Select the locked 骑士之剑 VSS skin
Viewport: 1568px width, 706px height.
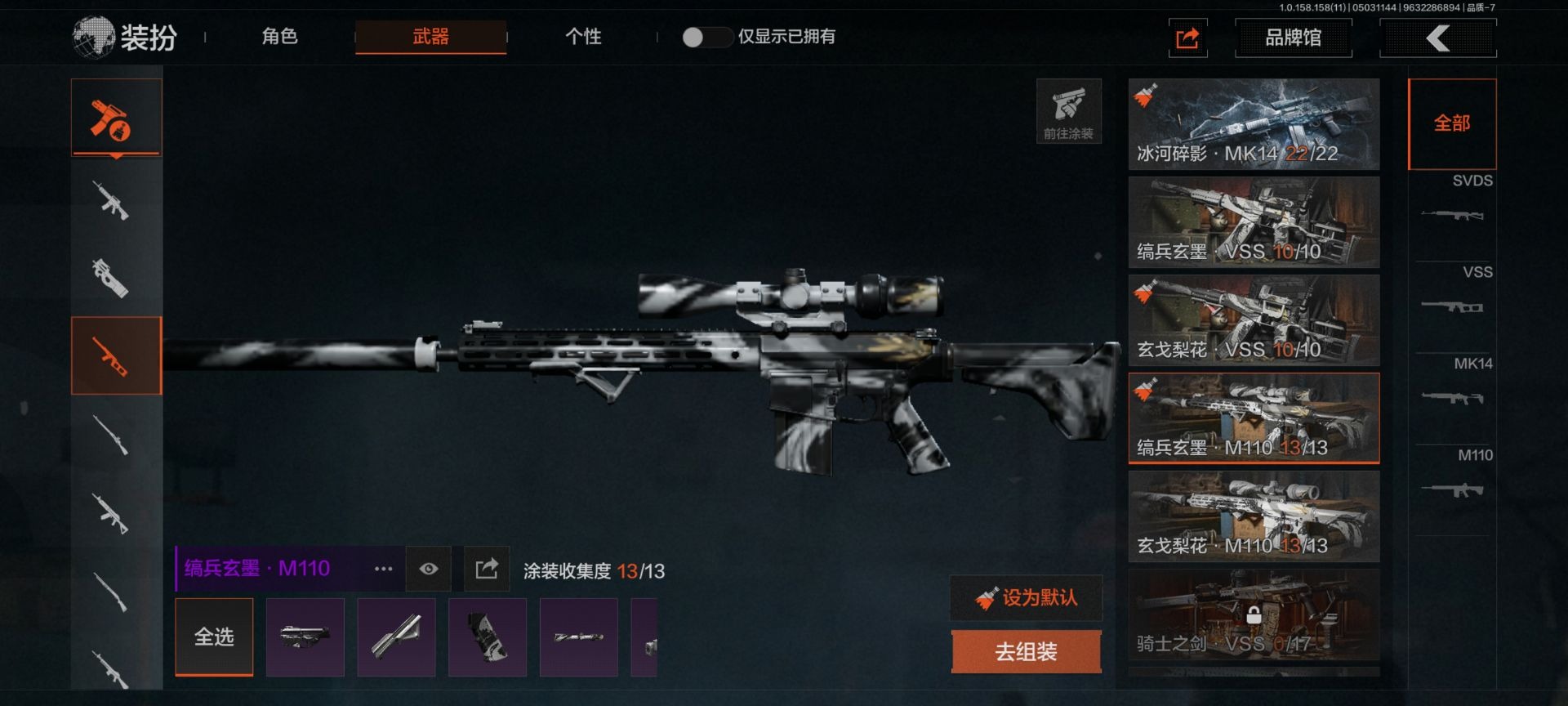pos(1254,614)
